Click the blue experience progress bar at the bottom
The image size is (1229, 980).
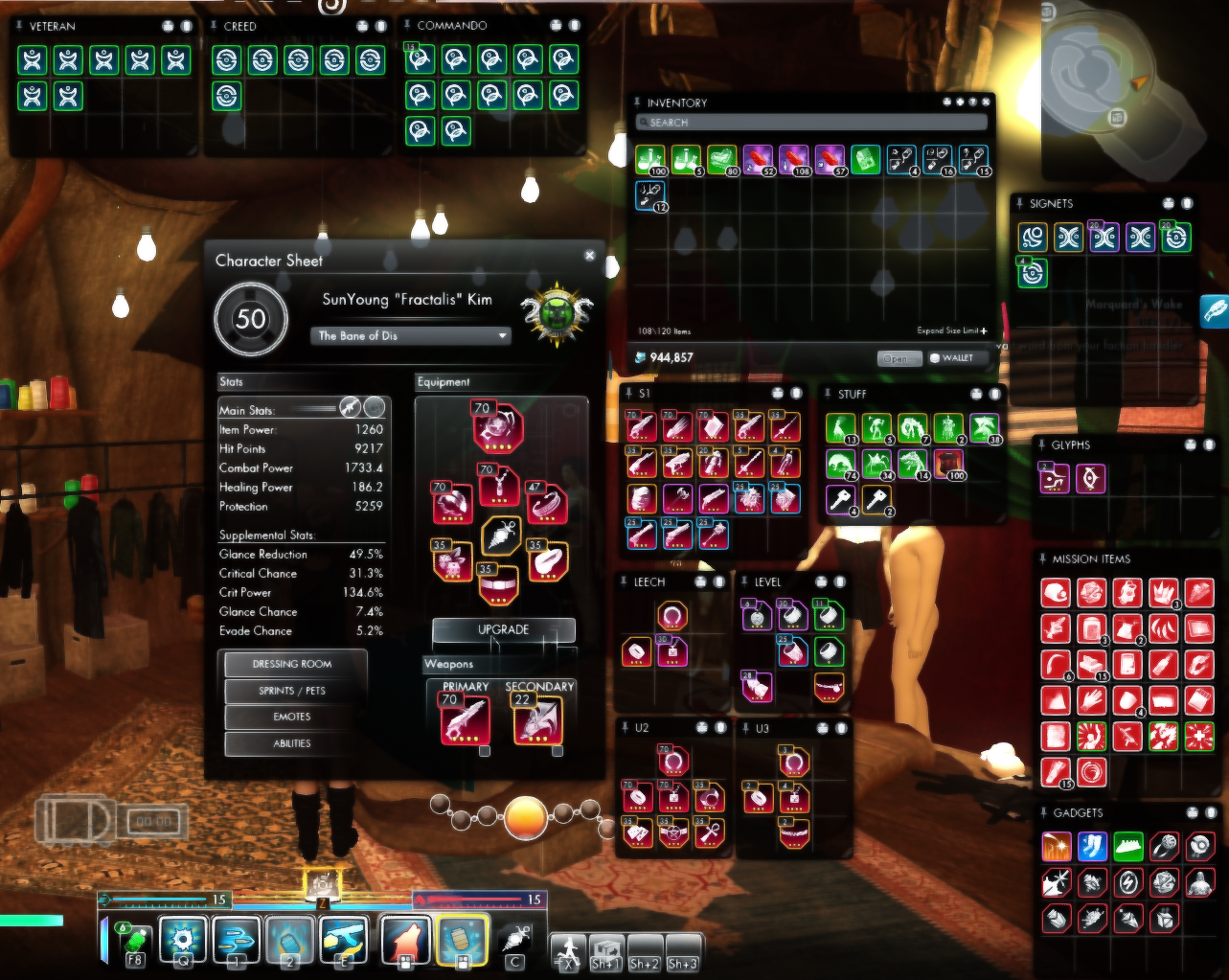163,900
